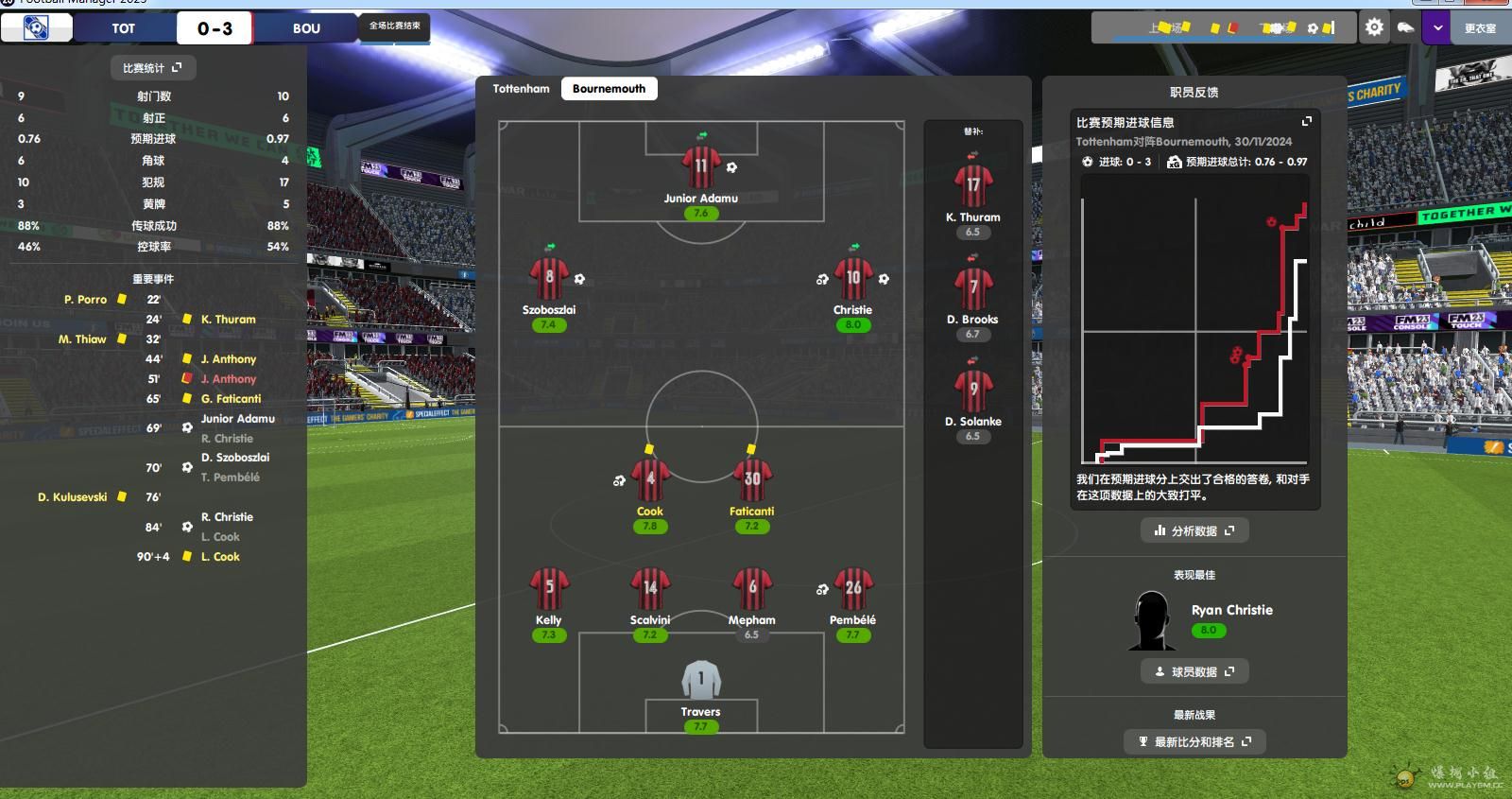Image resolution: width=1512 pixels, height=799 pixels.
Task: Show 最新比分和排名 latest scores and standings
Action: click(x=1194, y=741)
